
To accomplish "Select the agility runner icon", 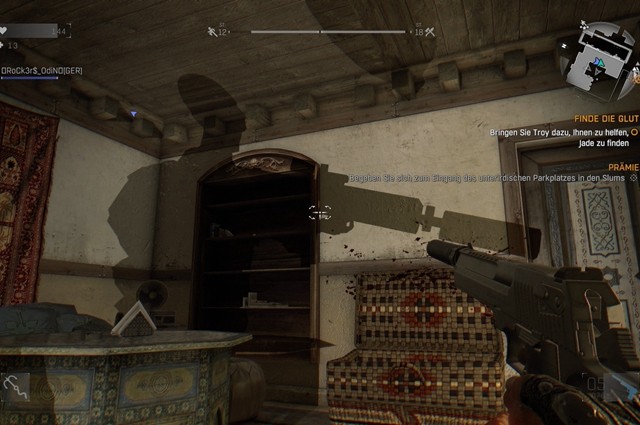I will click(x=211, y=32).
